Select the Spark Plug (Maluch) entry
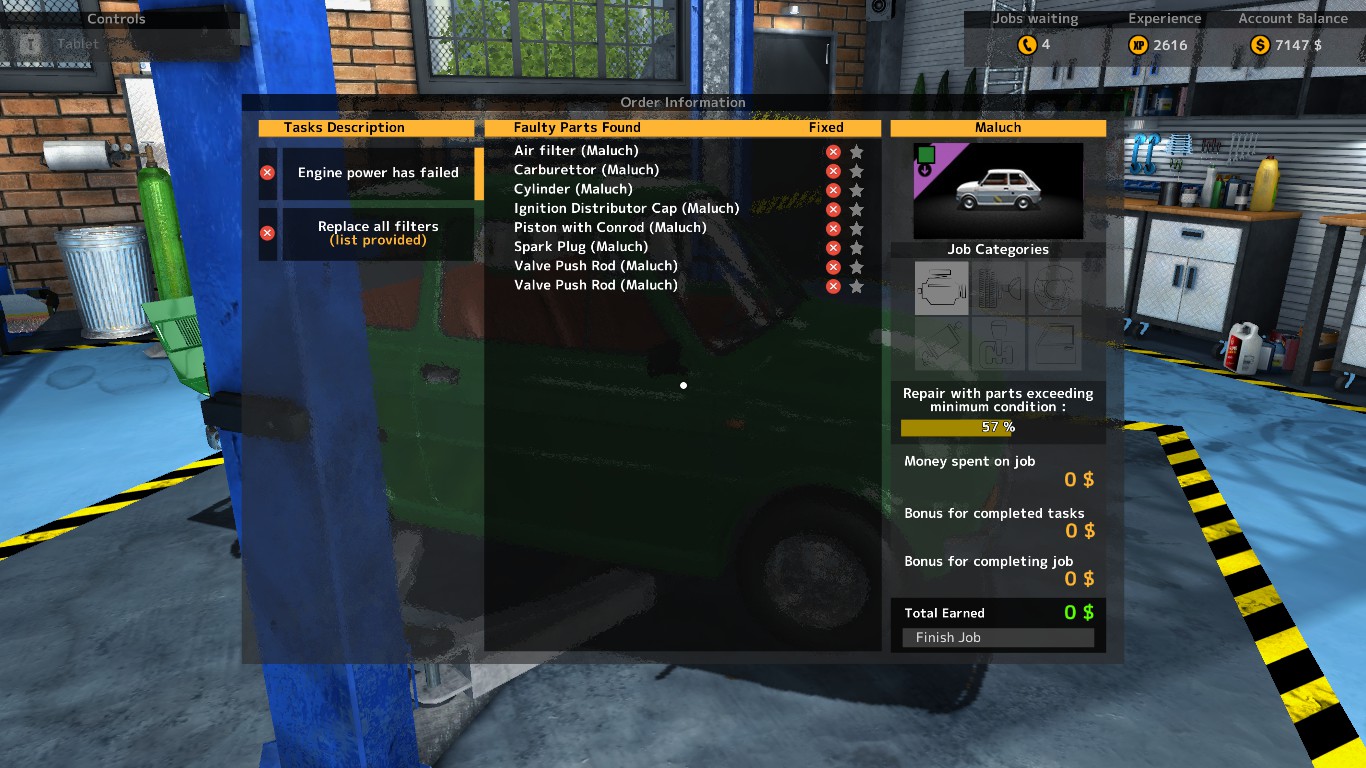The image size is (1366, 768). coord(581,247)
